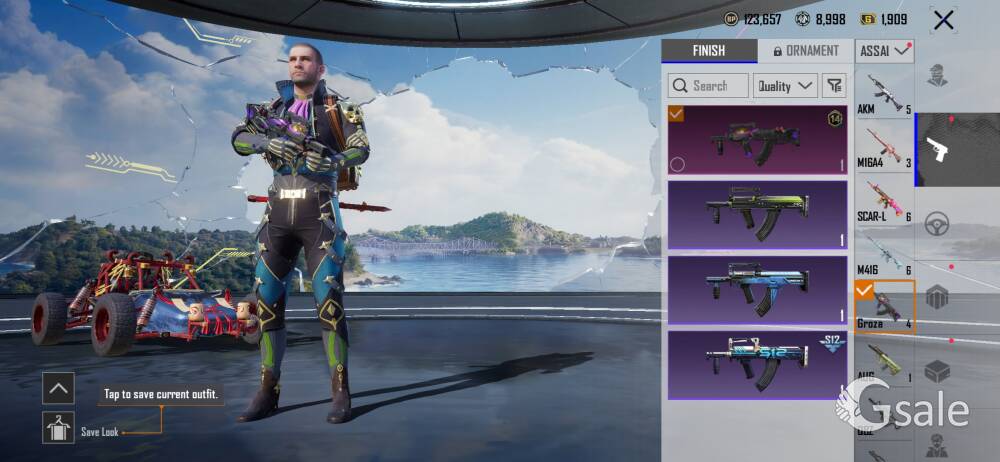Choose the AKM in the weapon list
Image resolution: width=1000 pixels, height=462 pixels.
click(884, 94)
